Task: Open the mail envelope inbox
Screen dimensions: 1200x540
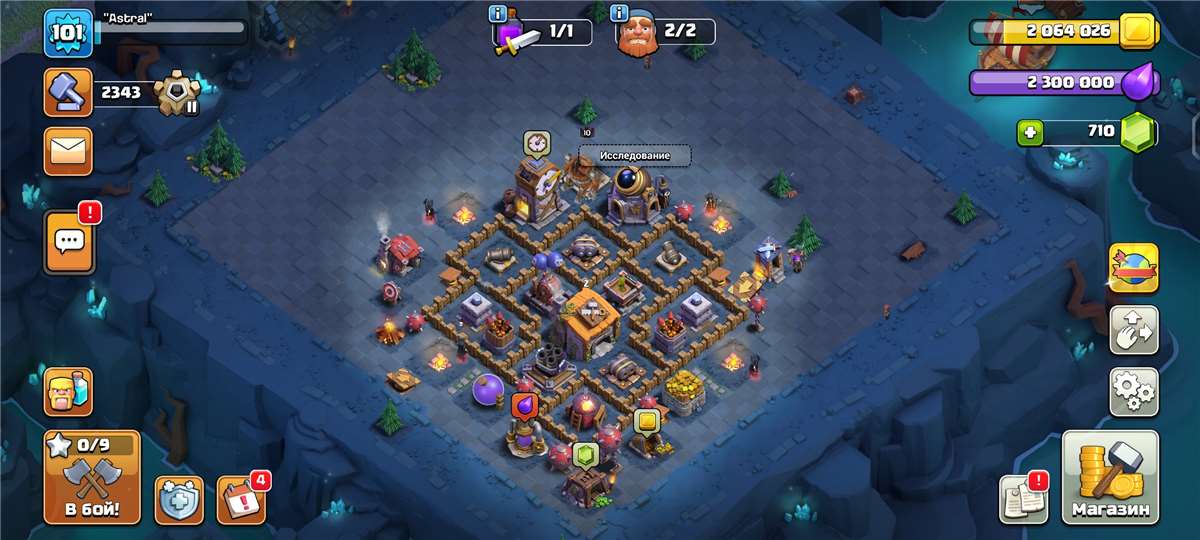Action: [68, 152]
